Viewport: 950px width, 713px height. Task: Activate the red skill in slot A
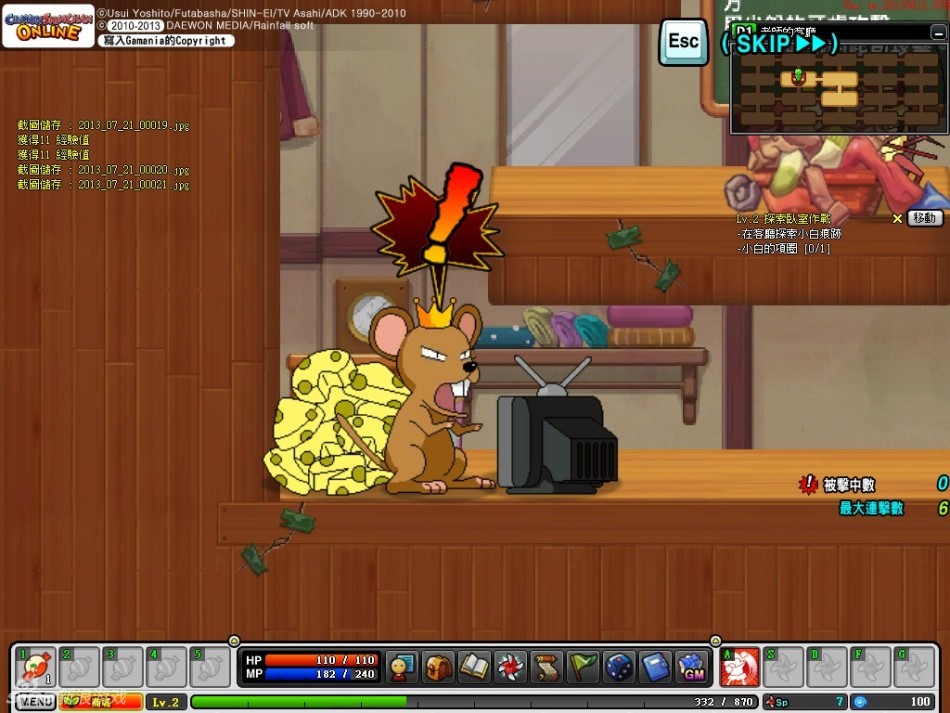coord(740,667)
